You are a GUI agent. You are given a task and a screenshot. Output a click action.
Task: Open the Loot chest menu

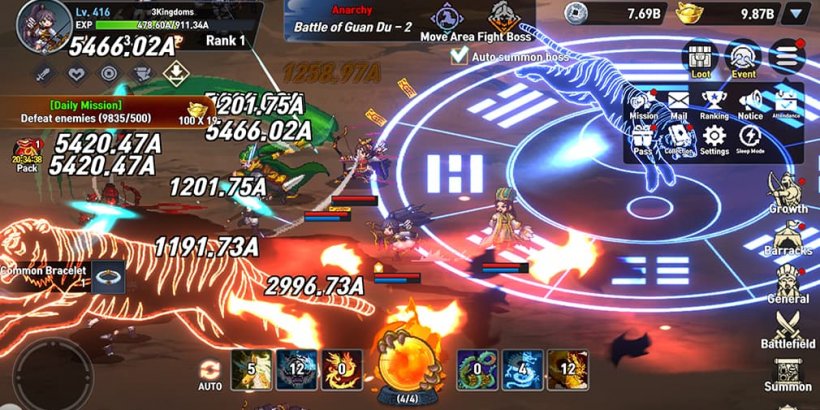coord(702,58)
